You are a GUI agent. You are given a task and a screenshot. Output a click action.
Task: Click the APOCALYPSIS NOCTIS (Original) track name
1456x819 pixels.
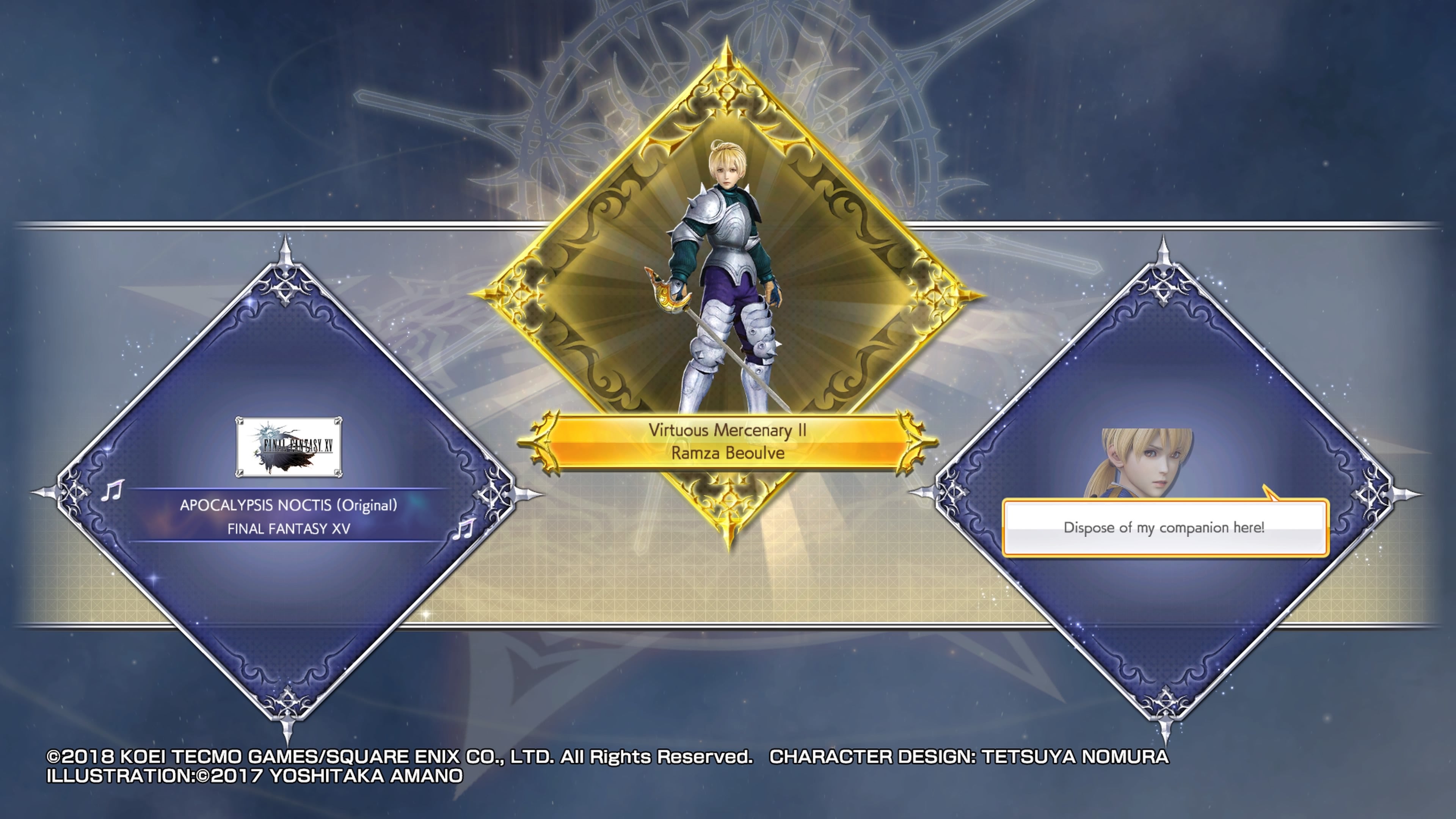282,507
